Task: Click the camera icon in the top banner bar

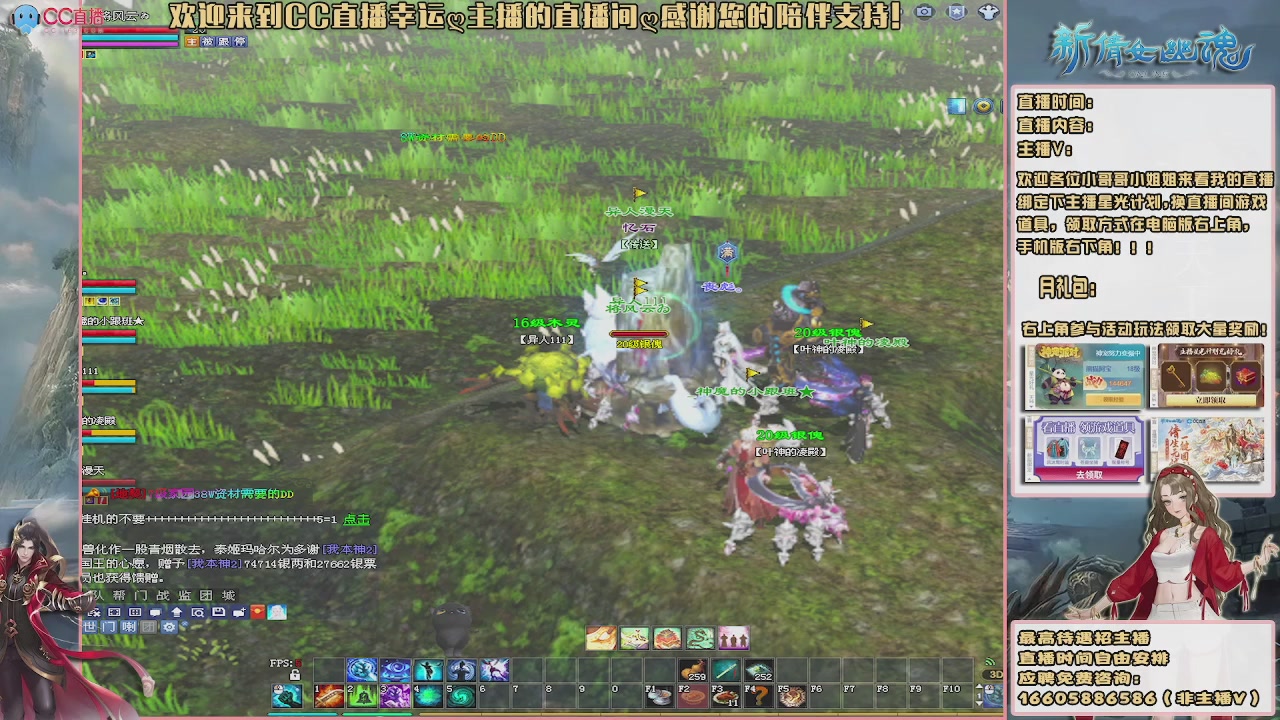Action: [925, 12]
